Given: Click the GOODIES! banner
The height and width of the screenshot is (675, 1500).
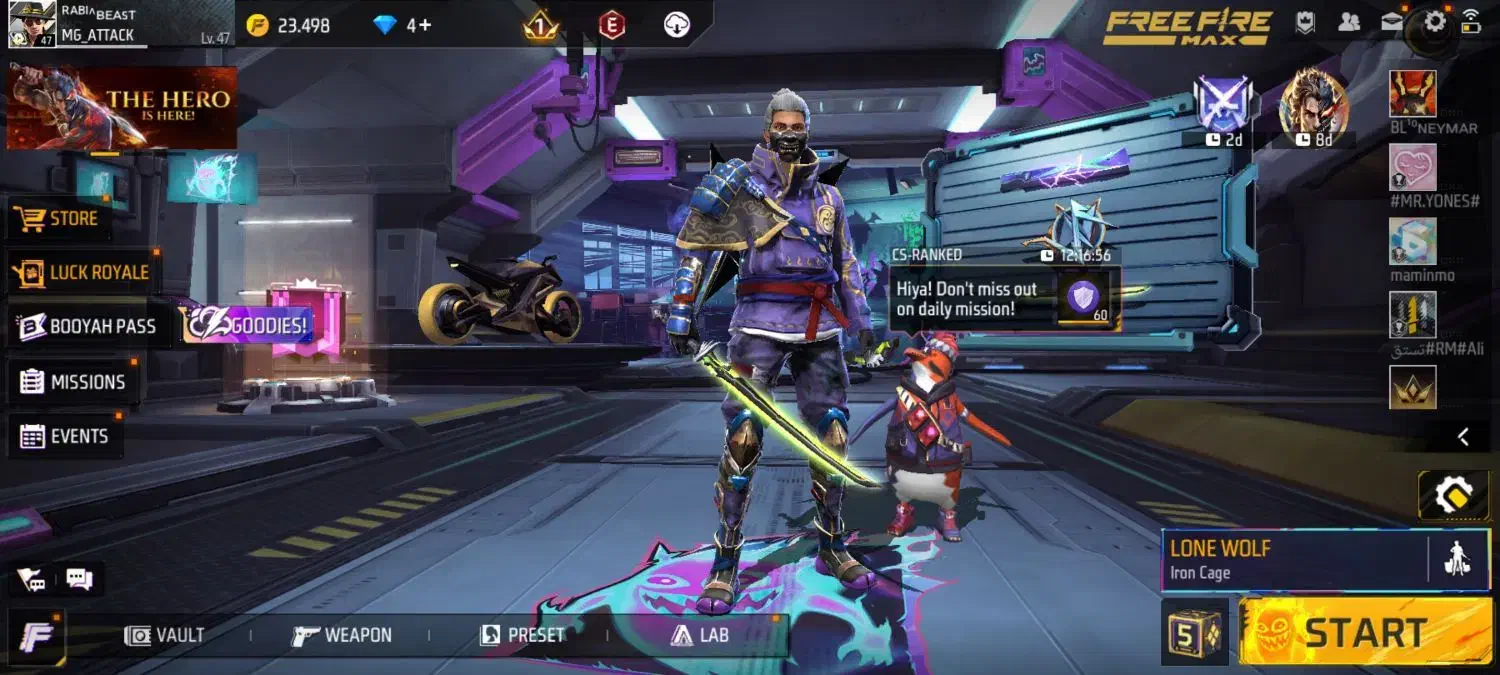Looking at the screenshot, I should pyautogui.click(x=246, y=325).
